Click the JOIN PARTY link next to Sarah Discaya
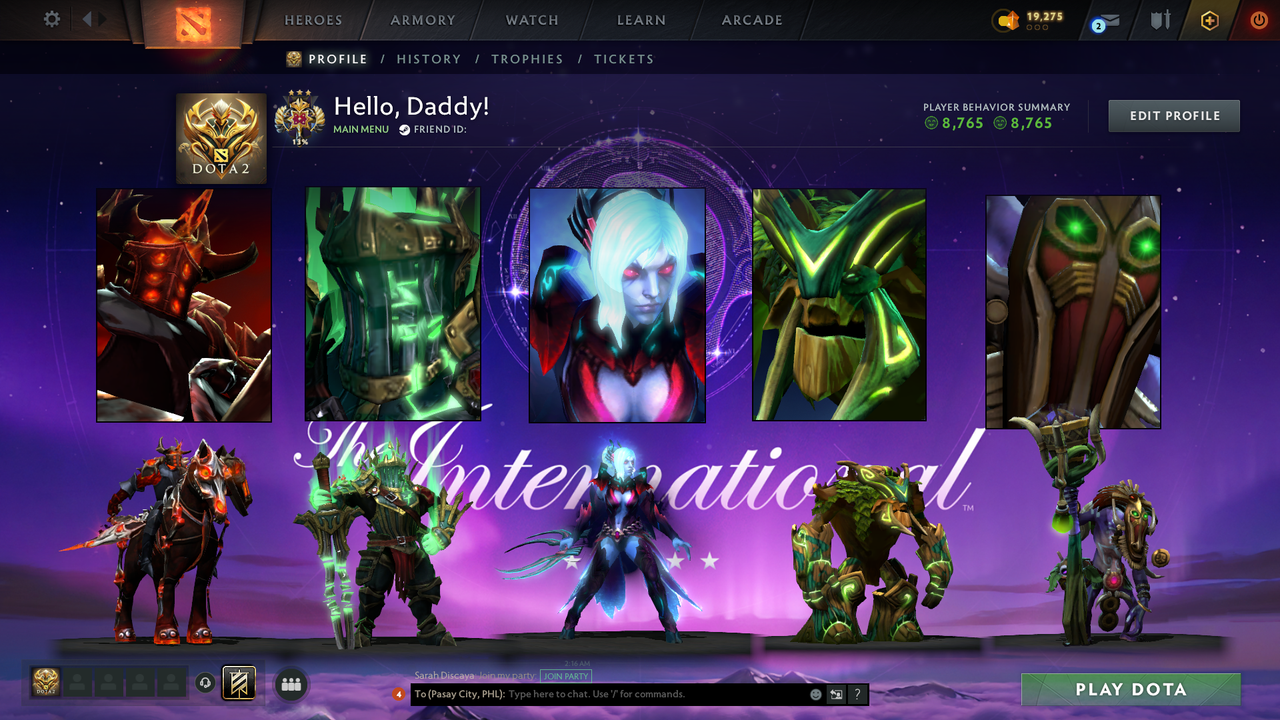Screen dimensions: 1280x720 tap(565, 676)
